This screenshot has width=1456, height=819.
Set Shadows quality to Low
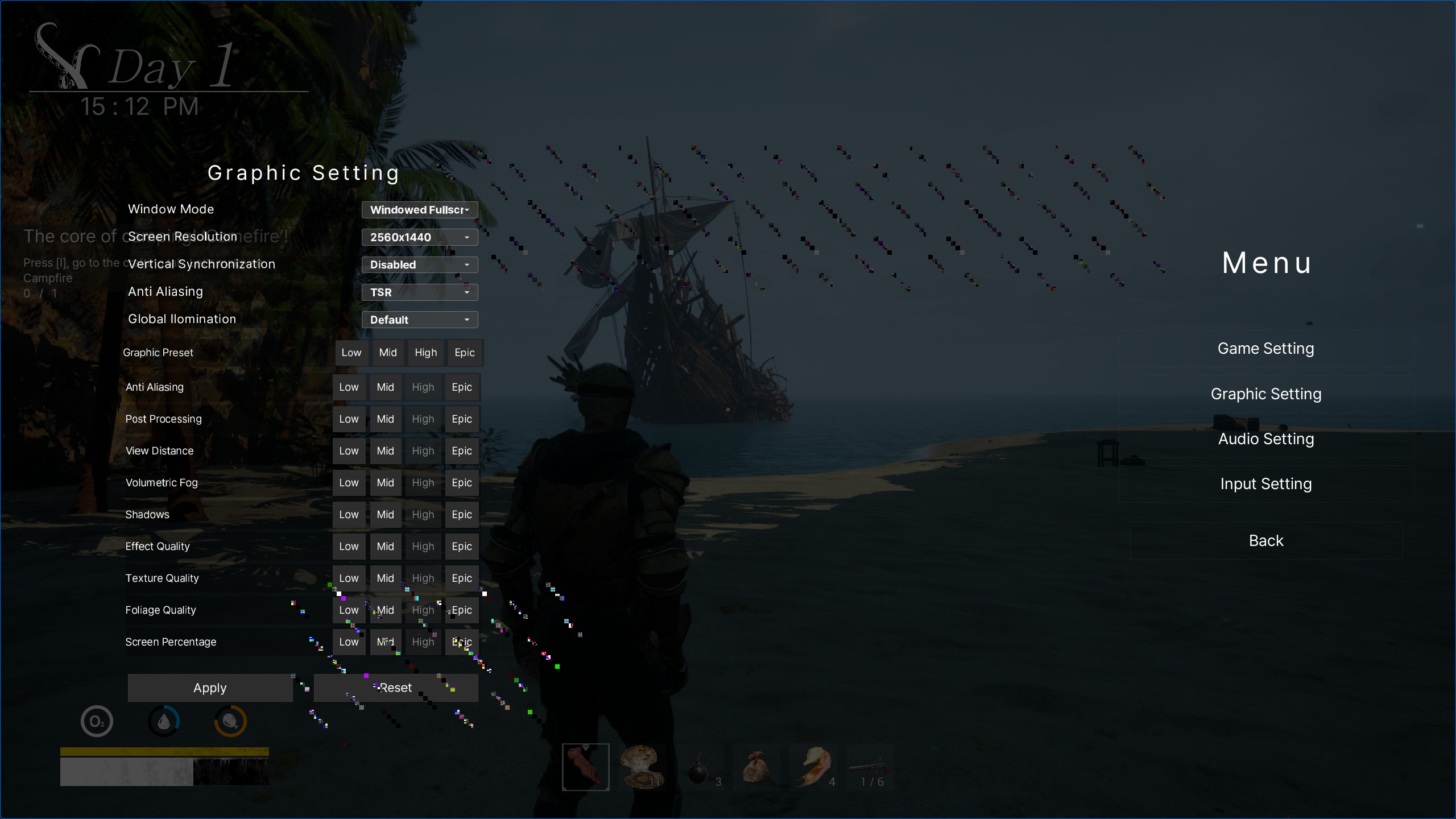[x=349, y=514]
